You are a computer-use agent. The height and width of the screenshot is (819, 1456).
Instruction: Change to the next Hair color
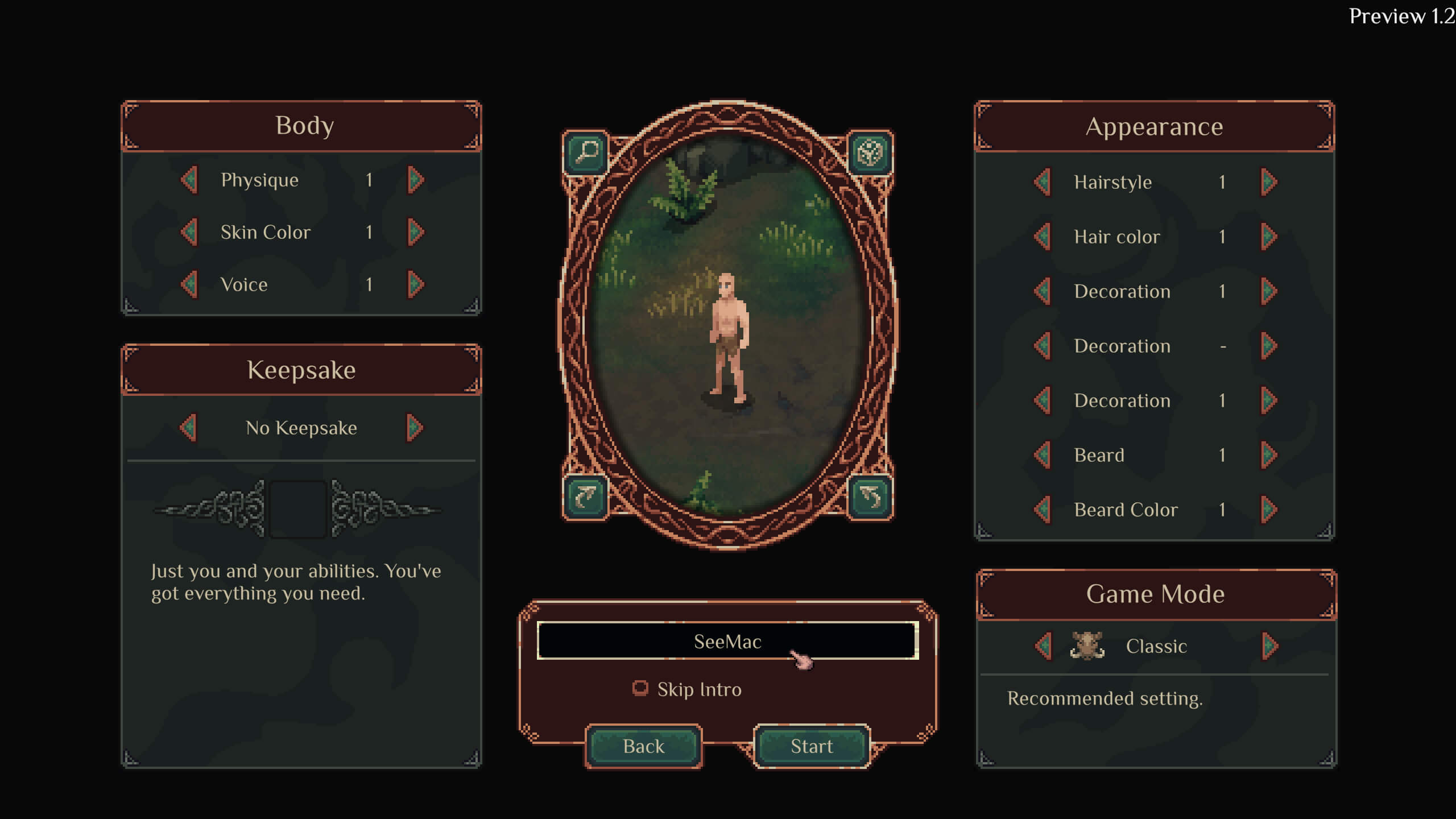tap(1269, 237)
